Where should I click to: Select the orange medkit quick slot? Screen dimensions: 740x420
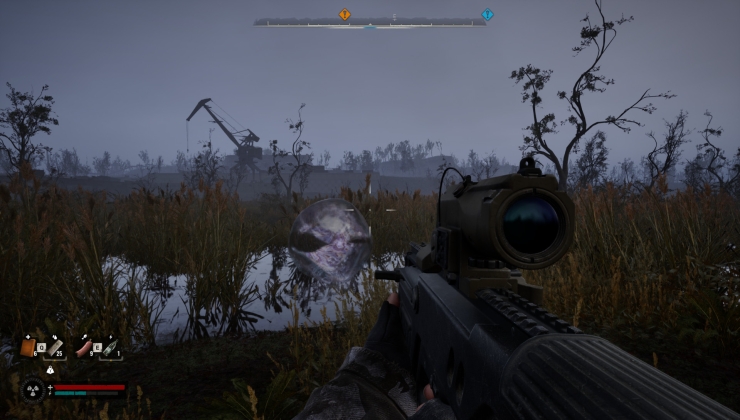click(x=28, y=347)
